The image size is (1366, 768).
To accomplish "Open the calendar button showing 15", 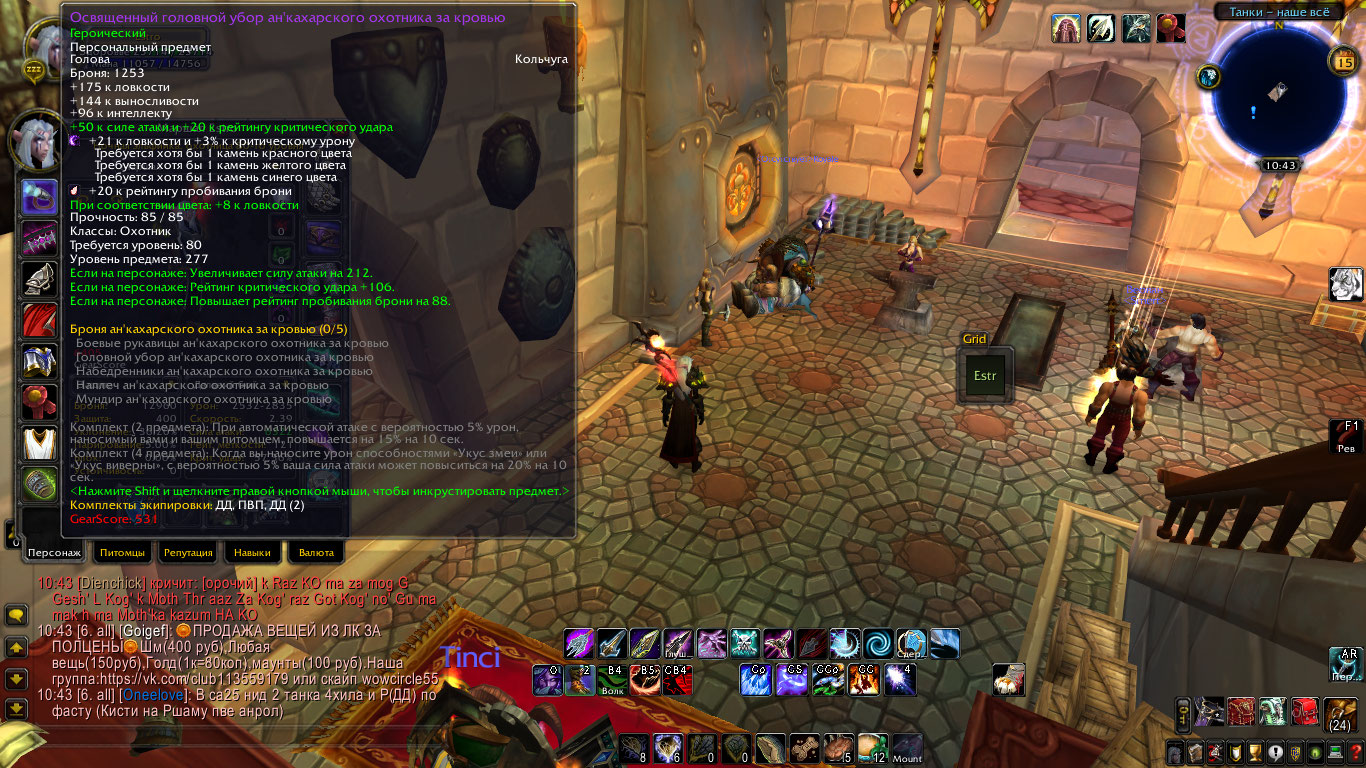I will point(1343,62).
